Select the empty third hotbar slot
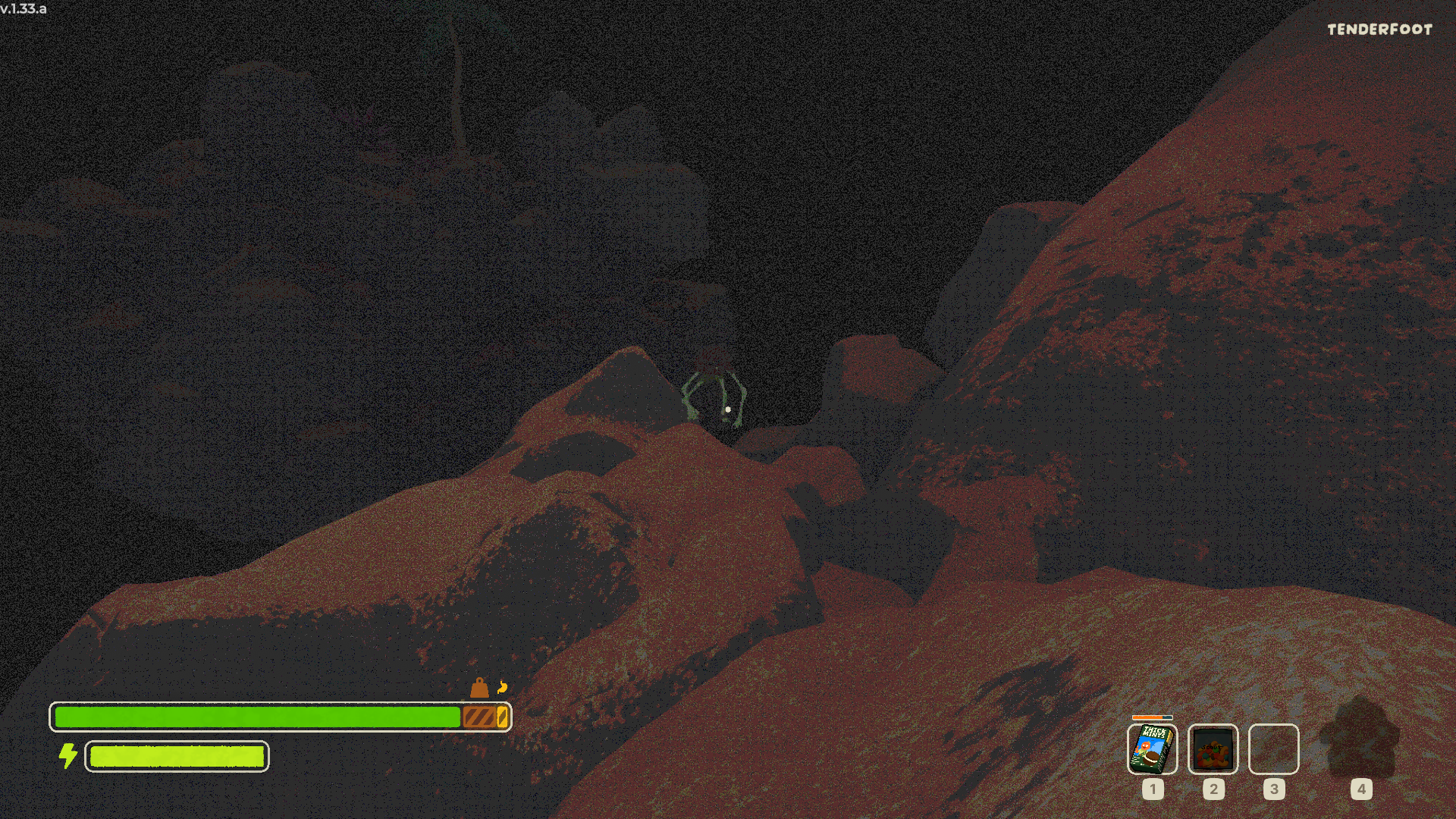Screen dimensions: 1456x819 tap(1273, 748)
